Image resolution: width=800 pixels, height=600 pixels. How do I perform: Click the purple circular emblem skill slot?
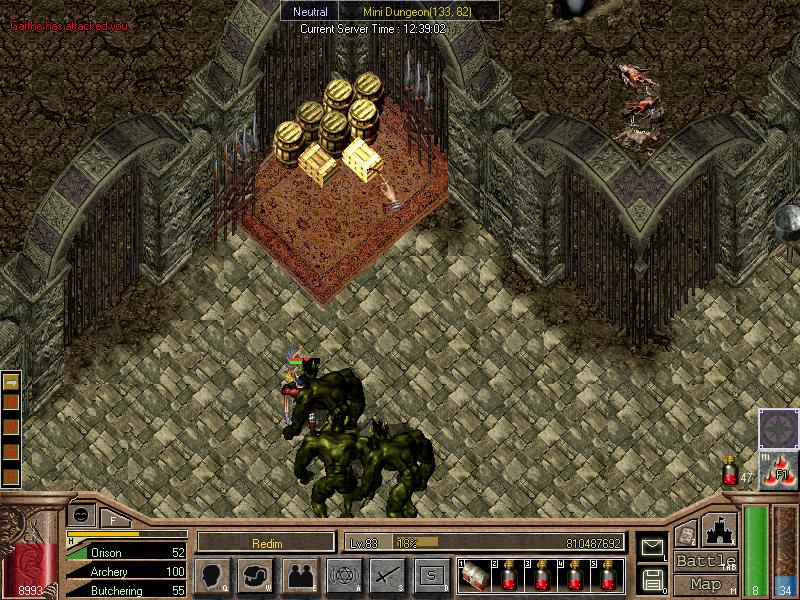point(778,428)
